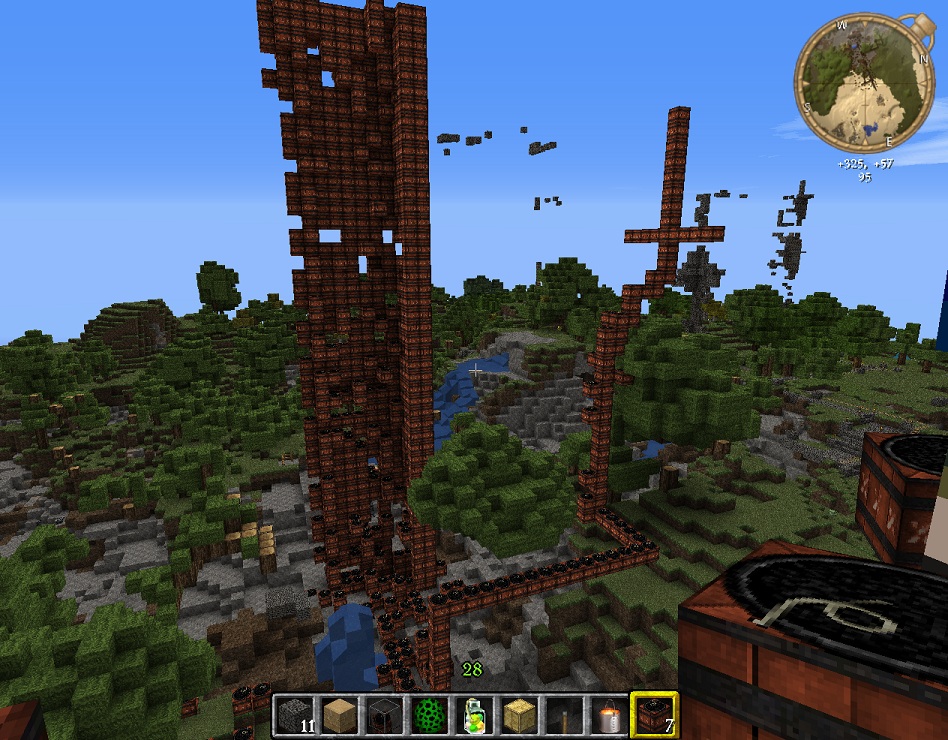Choose the green spotted spawn egg

[x=429, y=715]
